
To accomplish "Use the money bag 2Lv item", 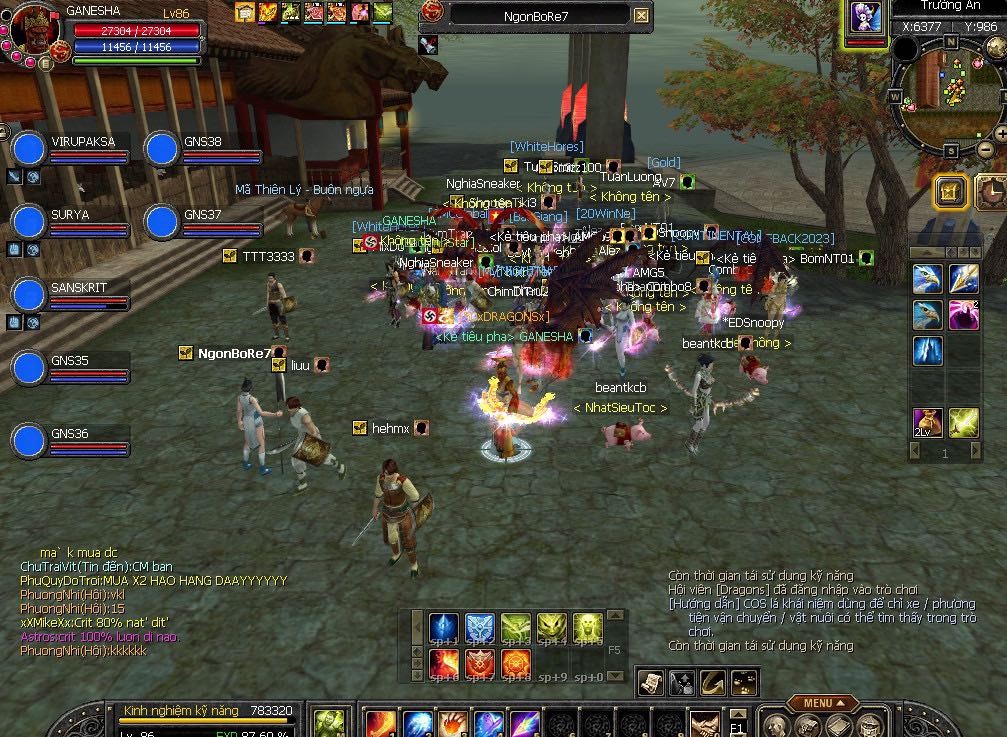I will [x=927, y=423].
